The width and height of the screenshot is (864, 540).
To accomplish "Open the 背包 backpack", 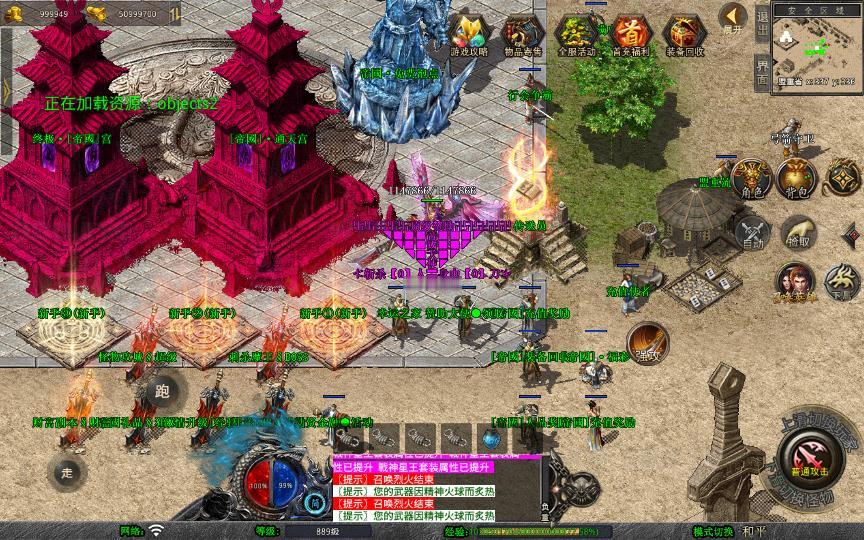I will tap(796, 178).
